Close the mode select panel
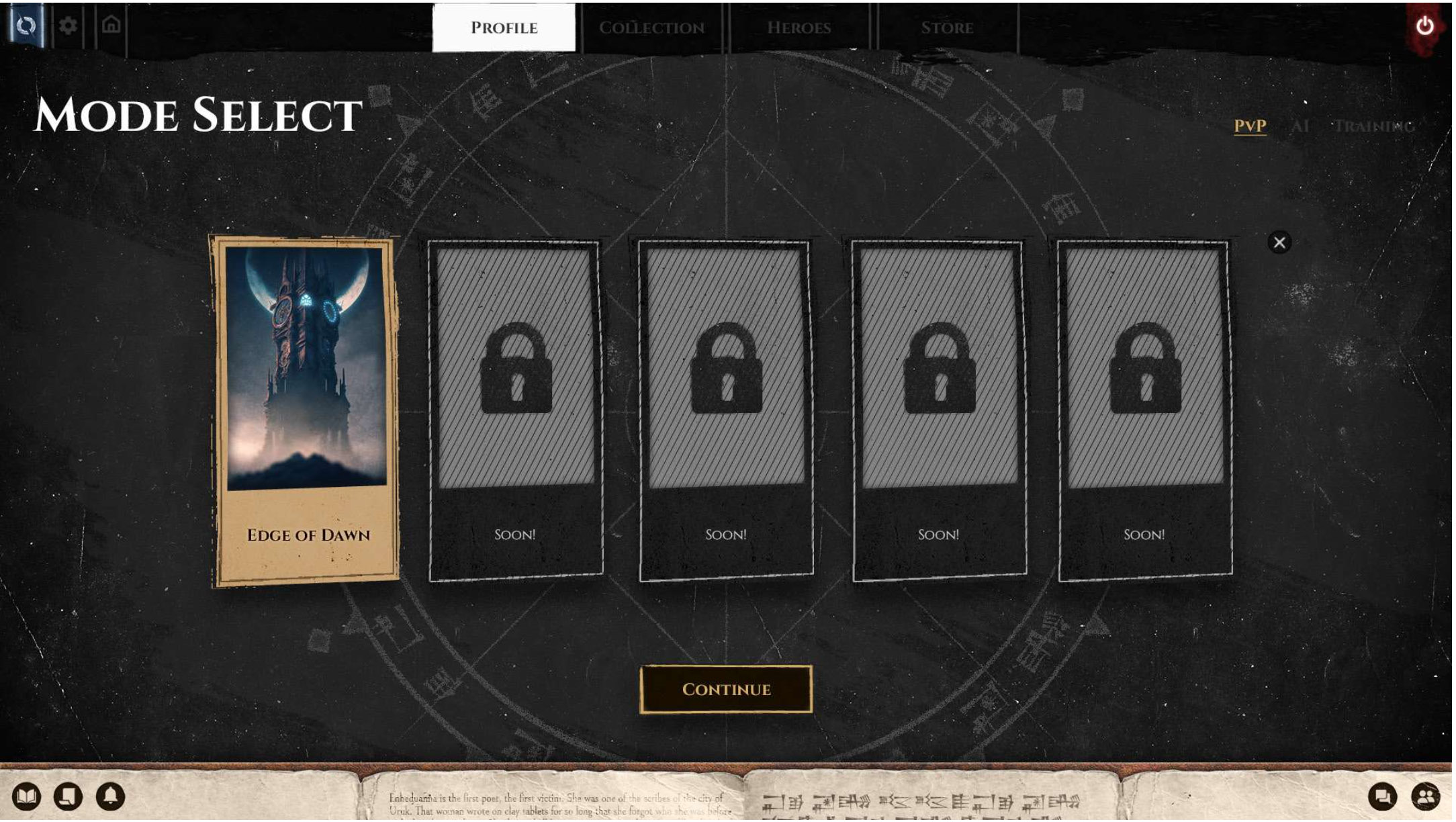Screen dimensions: 1456x822 1279,242
